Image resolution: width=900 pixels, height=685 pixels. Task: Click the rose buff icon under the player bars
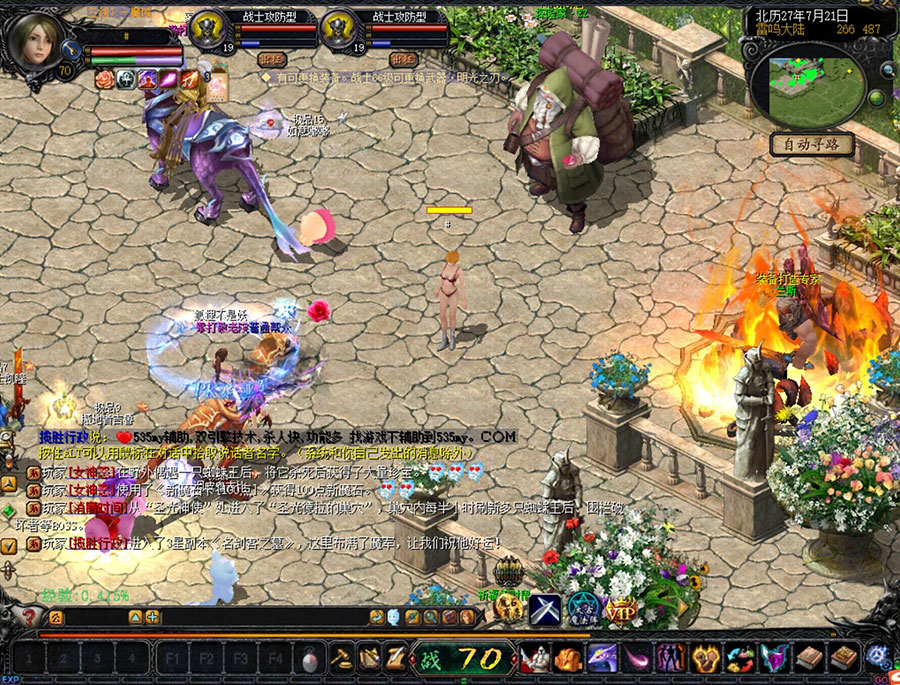click(x=104, y=79)
